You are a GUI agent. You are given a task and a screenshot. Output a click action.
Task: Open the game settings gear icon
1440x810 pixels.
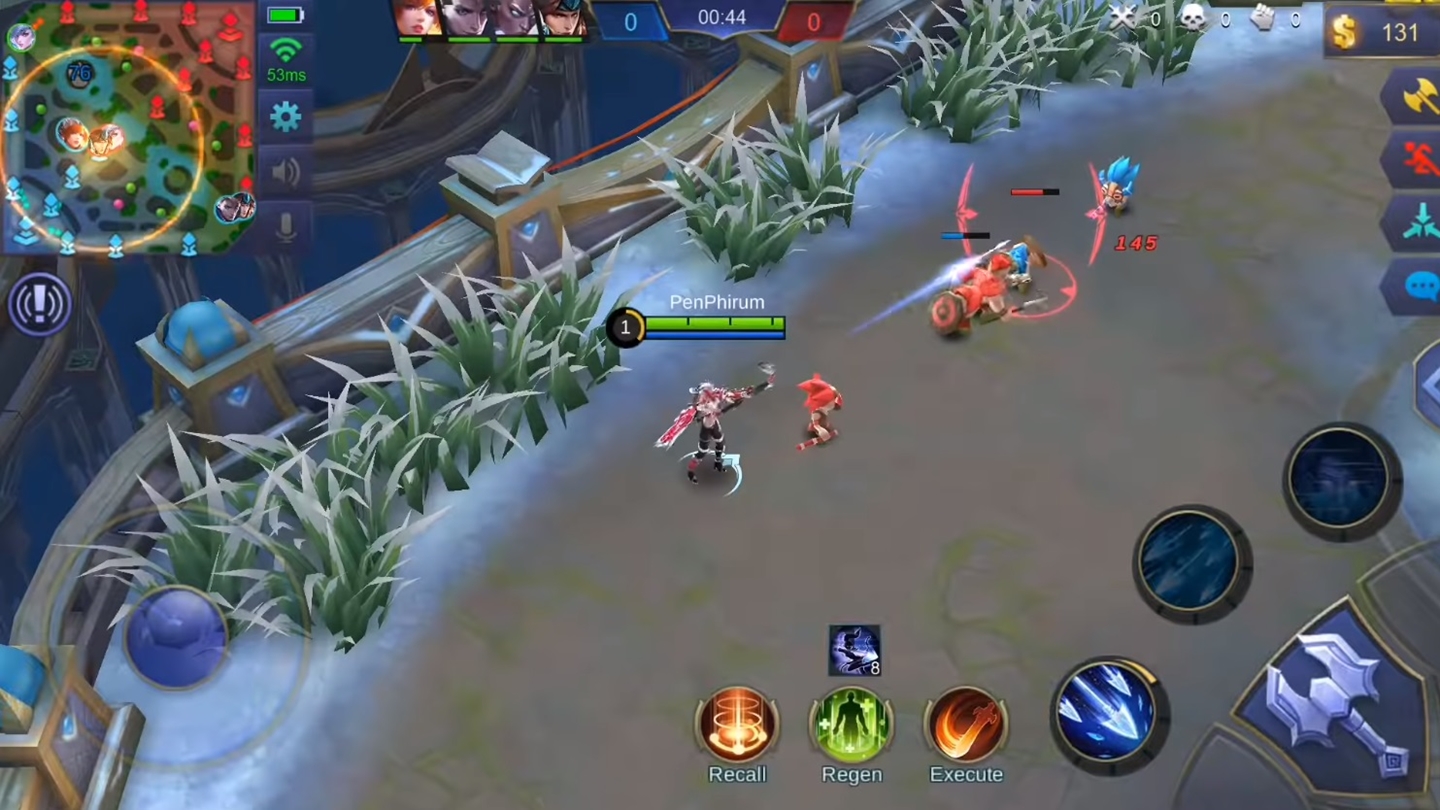point(286,116)
